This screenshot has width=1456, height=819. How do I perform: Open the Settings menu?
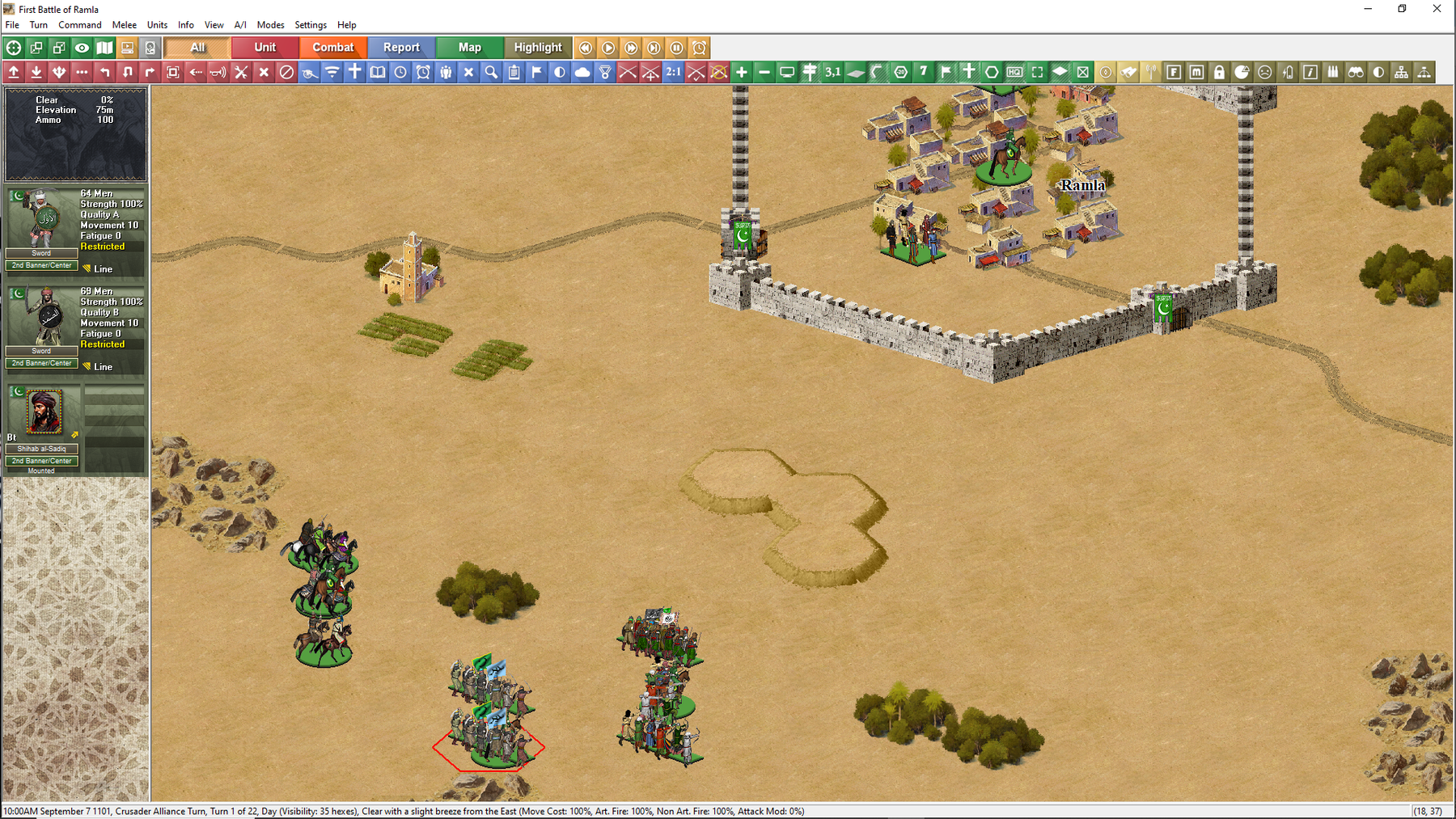click(310, 25)
